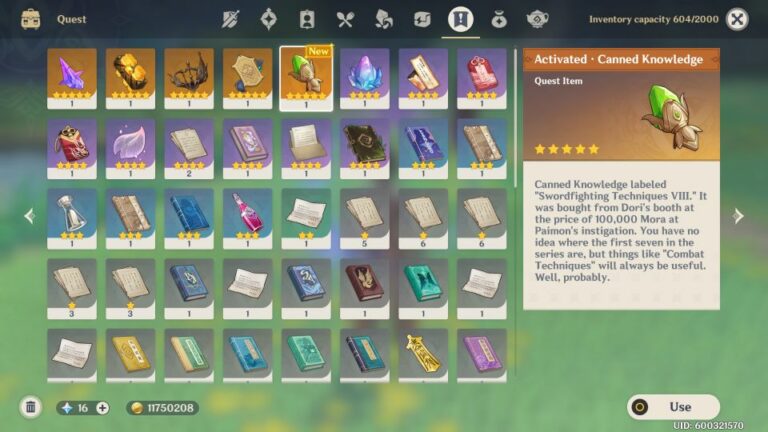Select the Canned Knowledge slot marked New
768x432 pixels.
tap(305, 78)
